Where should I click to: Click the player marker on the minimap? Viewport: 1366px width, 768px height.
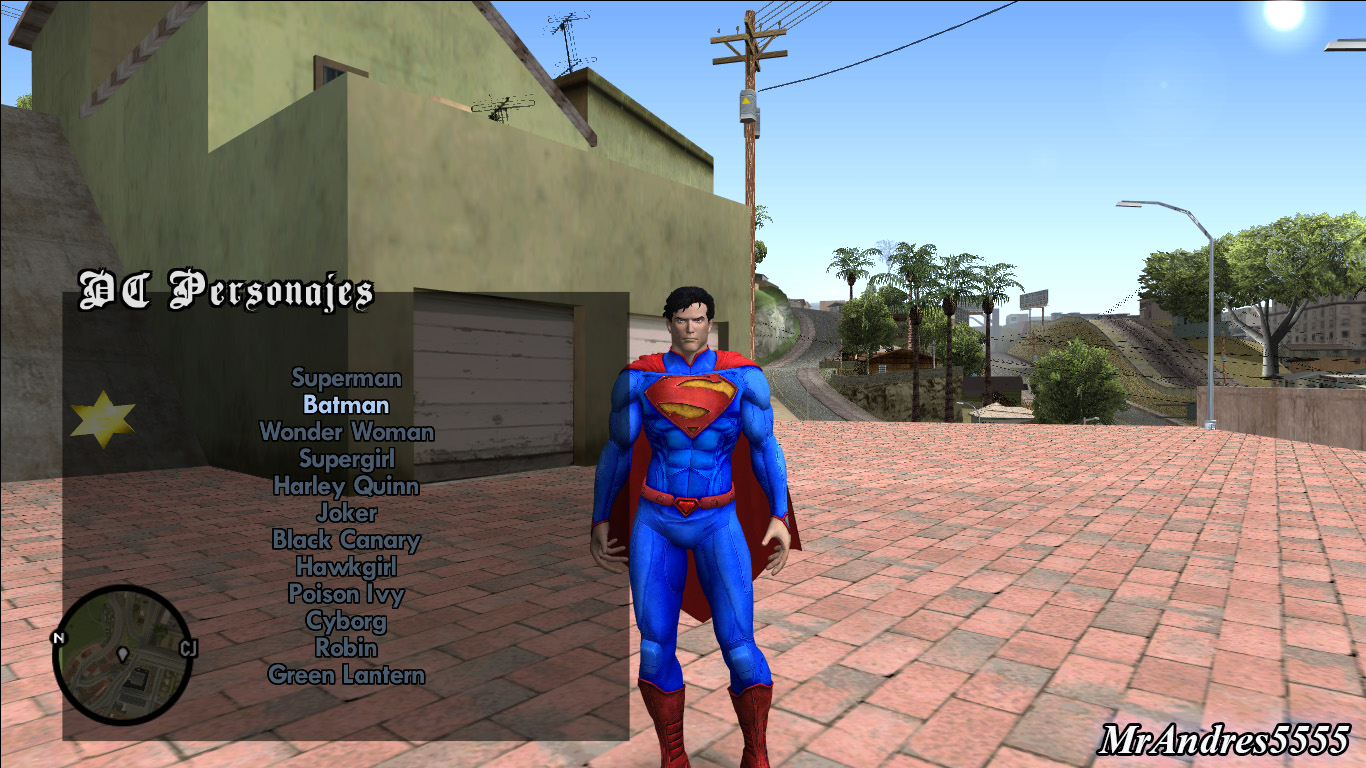pos(124,651)
